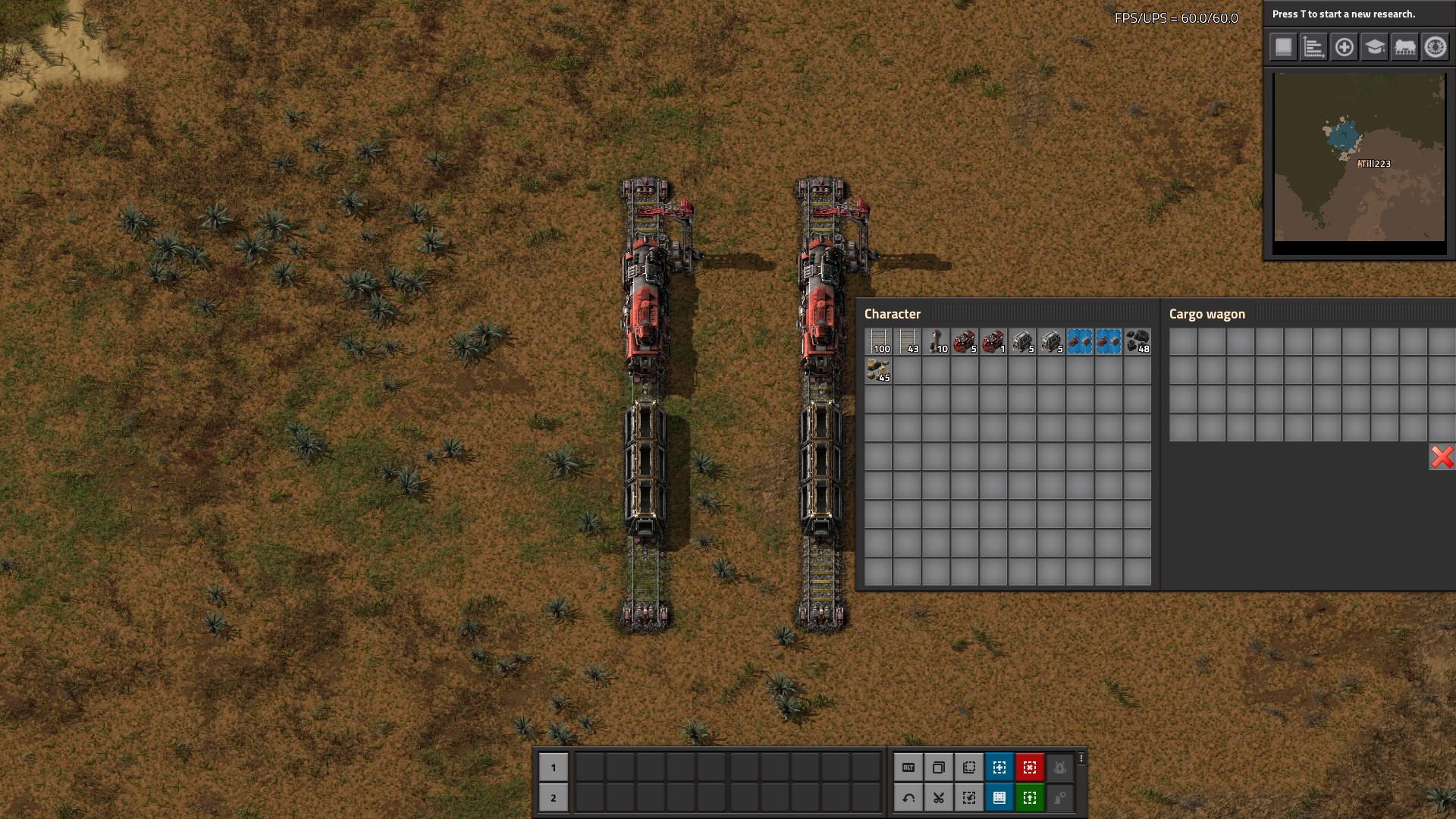
Task: Click the minimap
Action: click(x=1359, y=157)
